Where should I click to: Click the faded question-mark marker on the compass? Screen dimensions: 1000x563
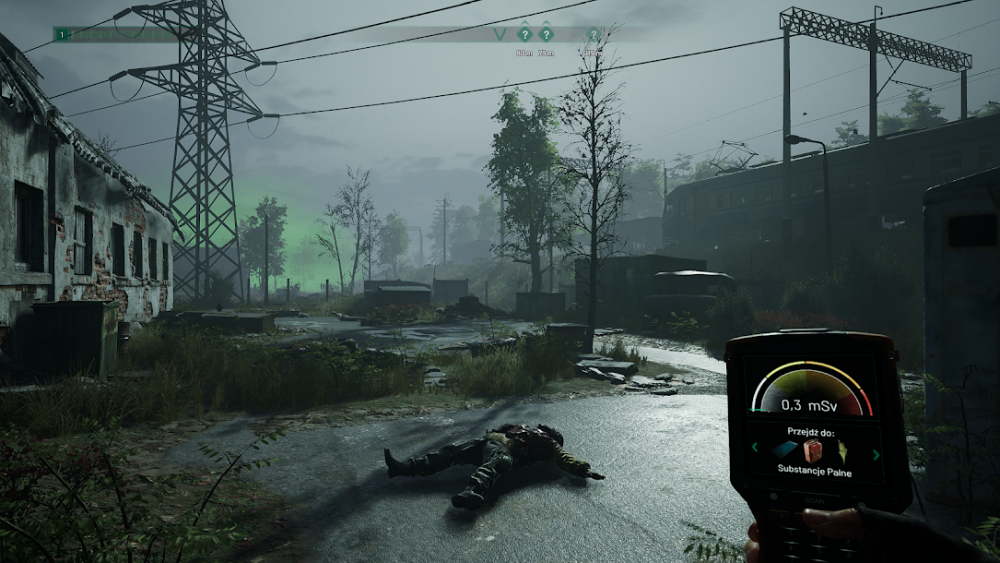pyautogui.click(x=593, y=34)
